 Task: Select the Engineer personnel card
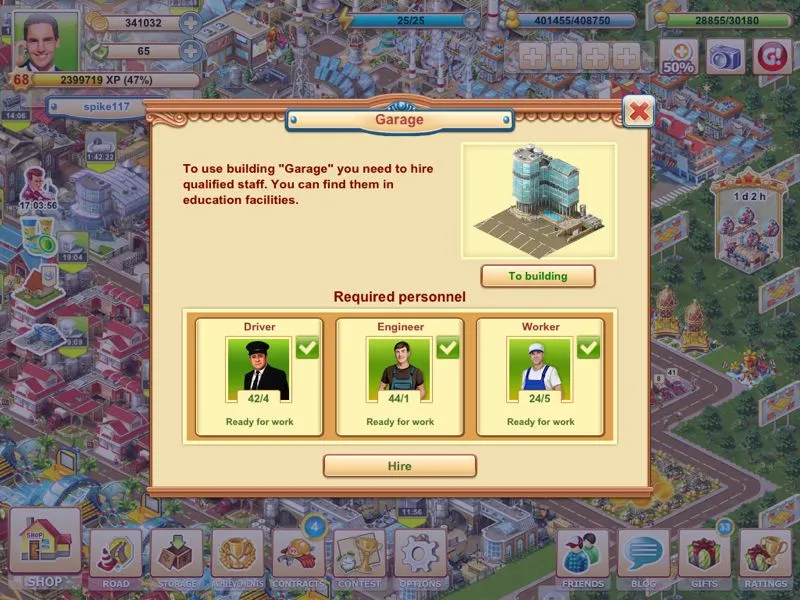400,377
